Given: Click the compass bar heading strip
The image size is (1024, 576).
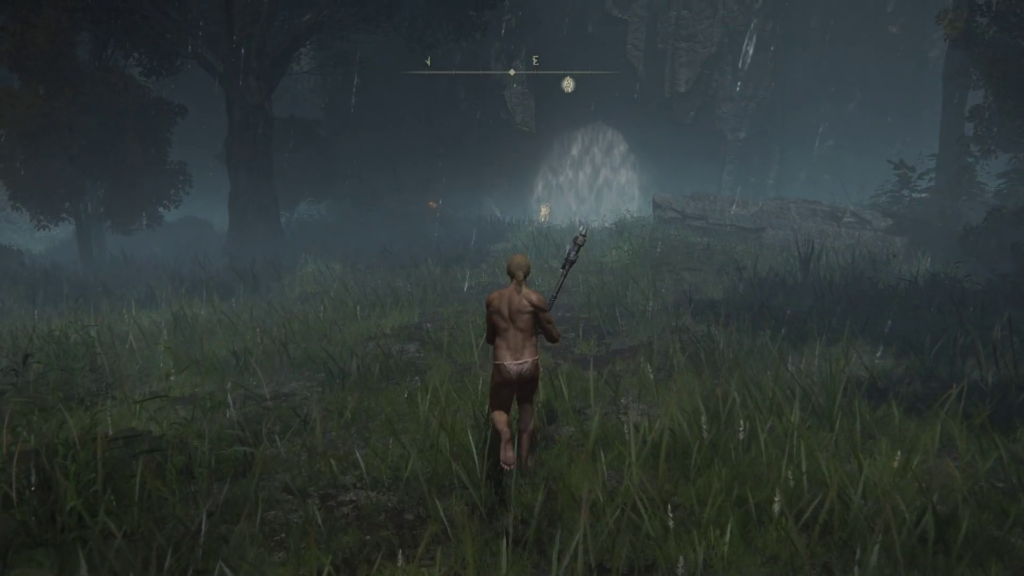Looking at the screenshot, I should coord(511,71).
